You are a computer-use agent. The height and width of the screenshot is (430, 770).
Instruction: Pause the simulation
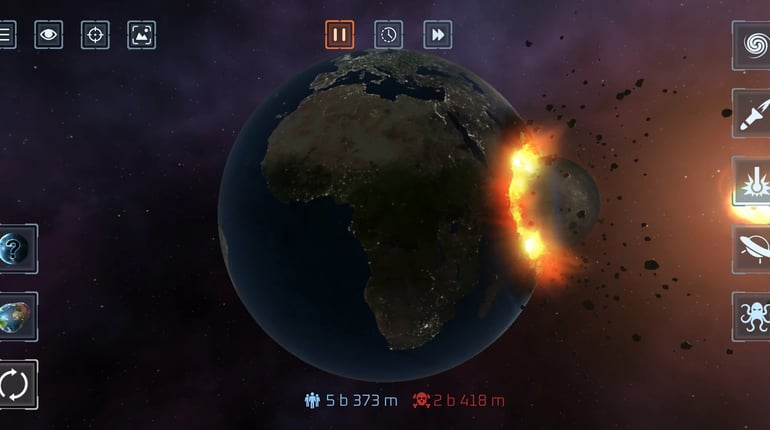coord(340,35)
